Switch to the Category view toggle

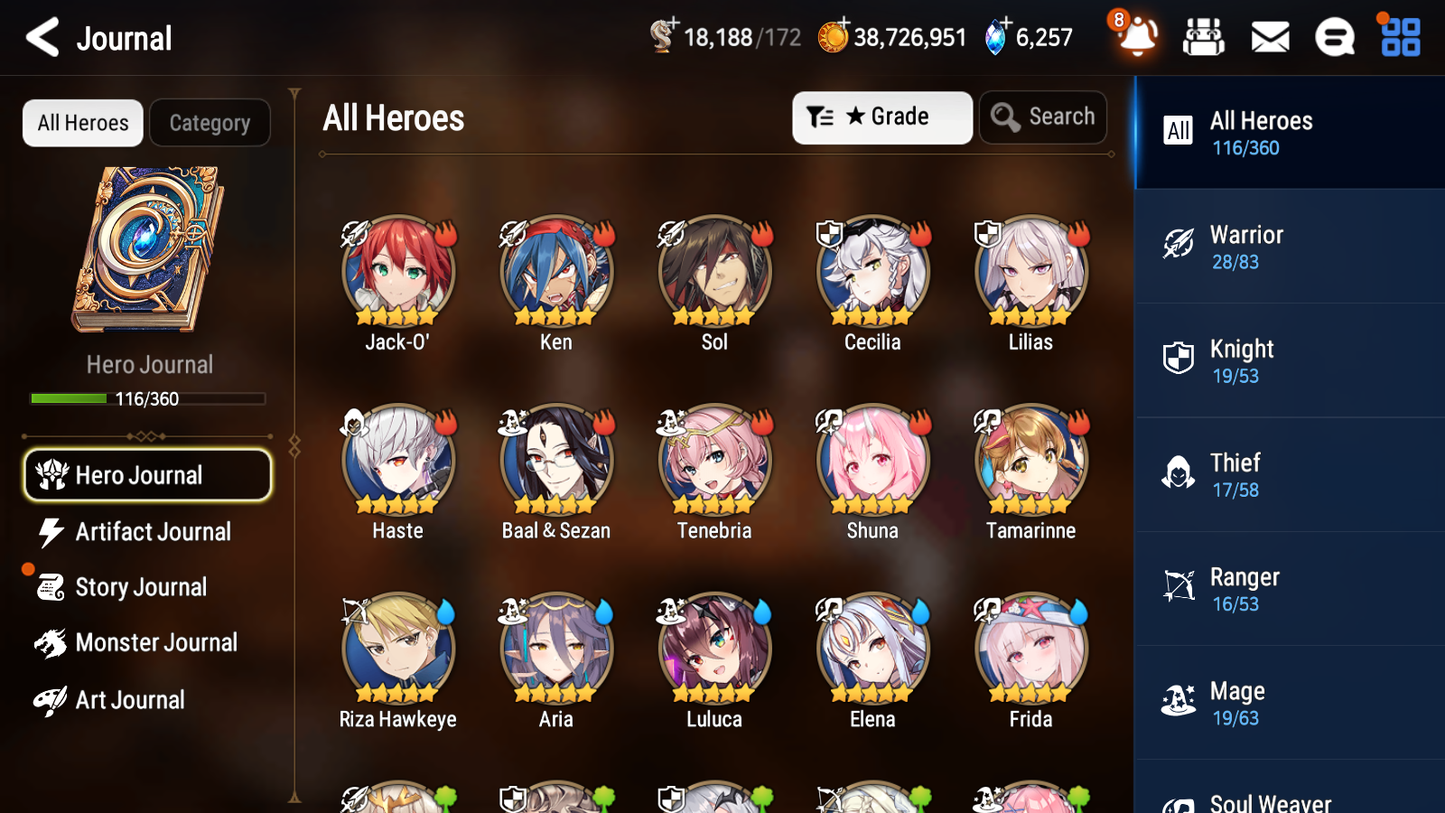tap(209, 123)
